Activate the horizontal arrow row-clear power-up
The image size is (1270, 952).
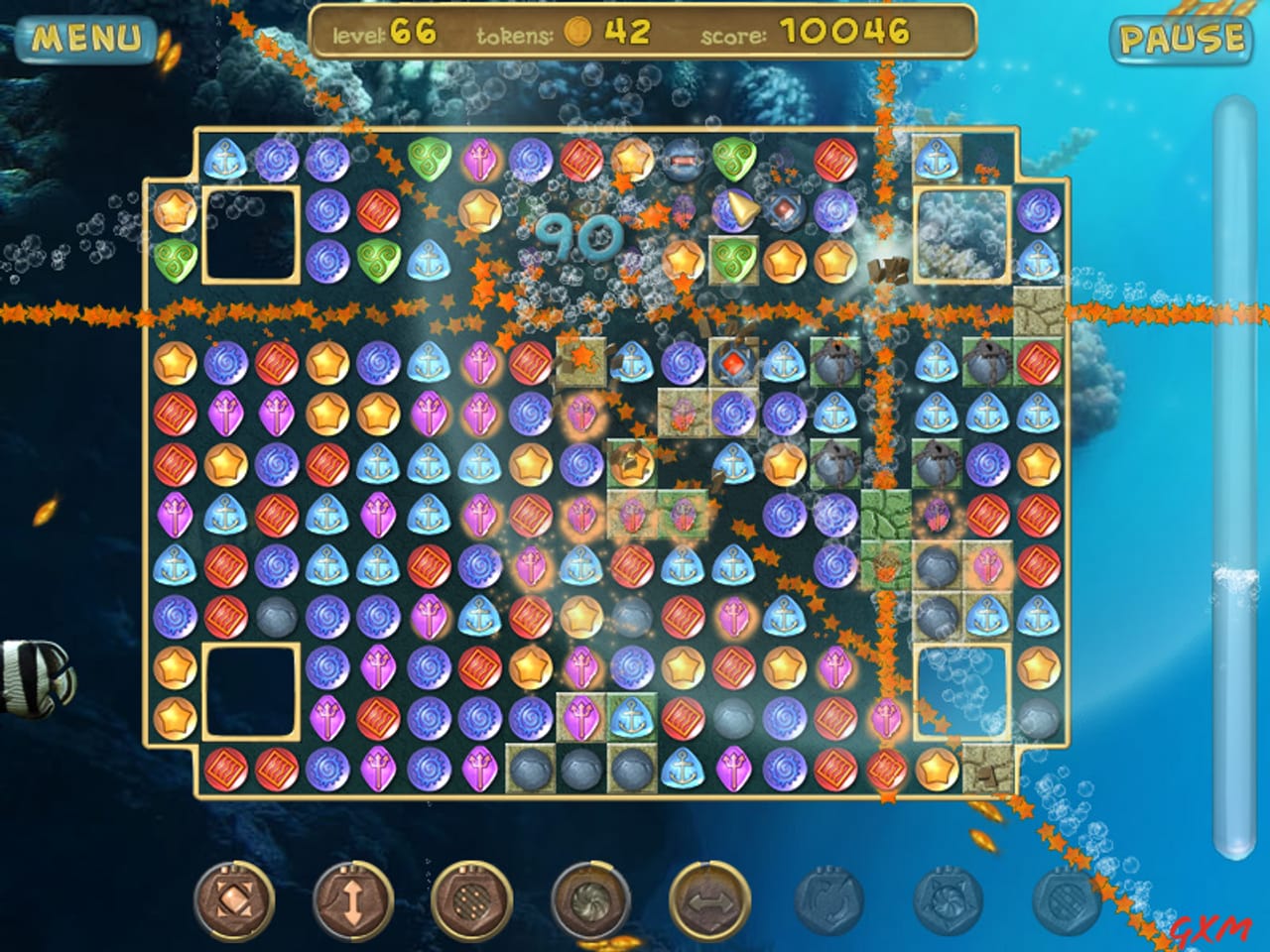(712, 902)
